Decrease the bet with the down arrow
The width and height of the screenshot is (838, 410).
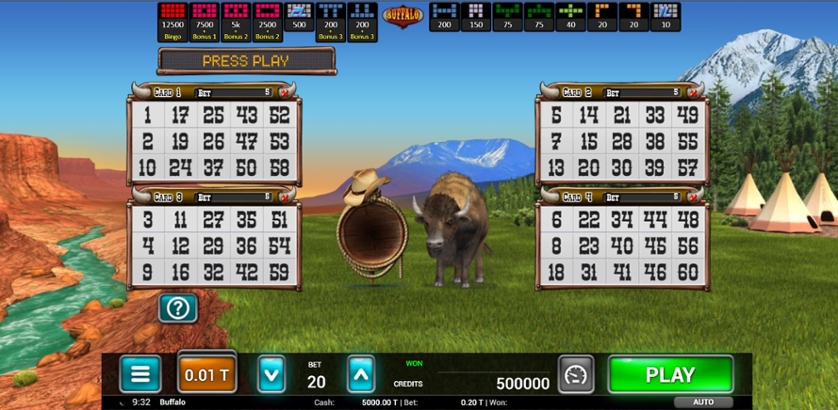point(272,374)
